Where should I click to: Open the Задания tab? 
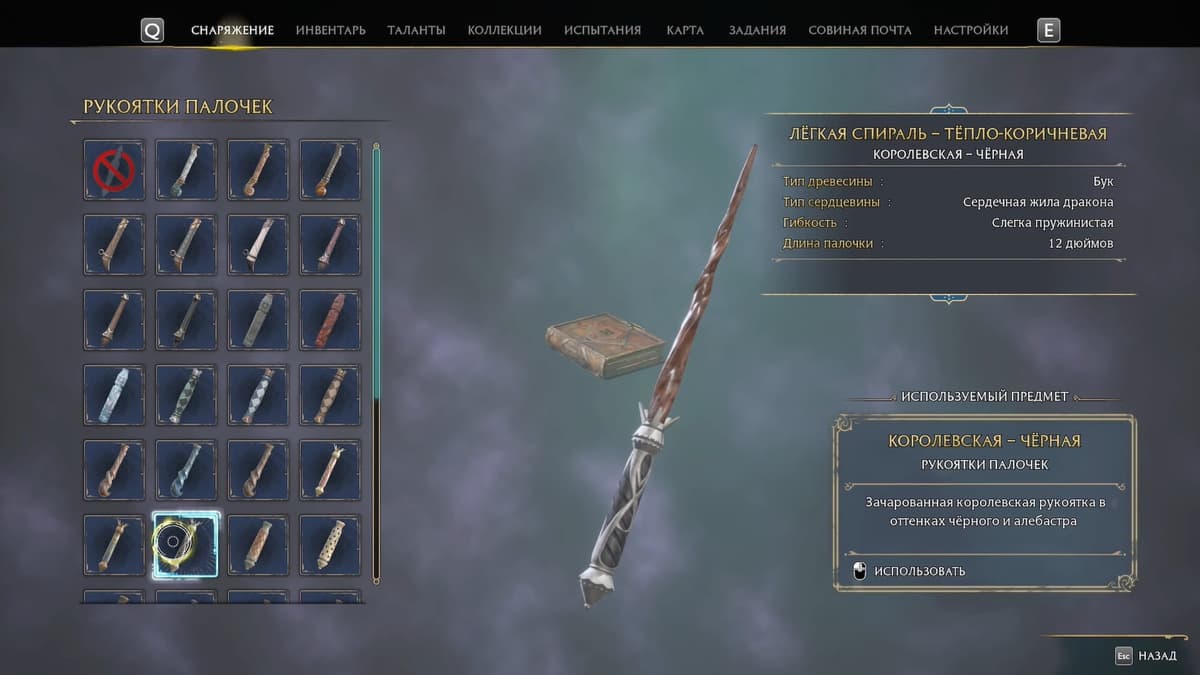757,30
